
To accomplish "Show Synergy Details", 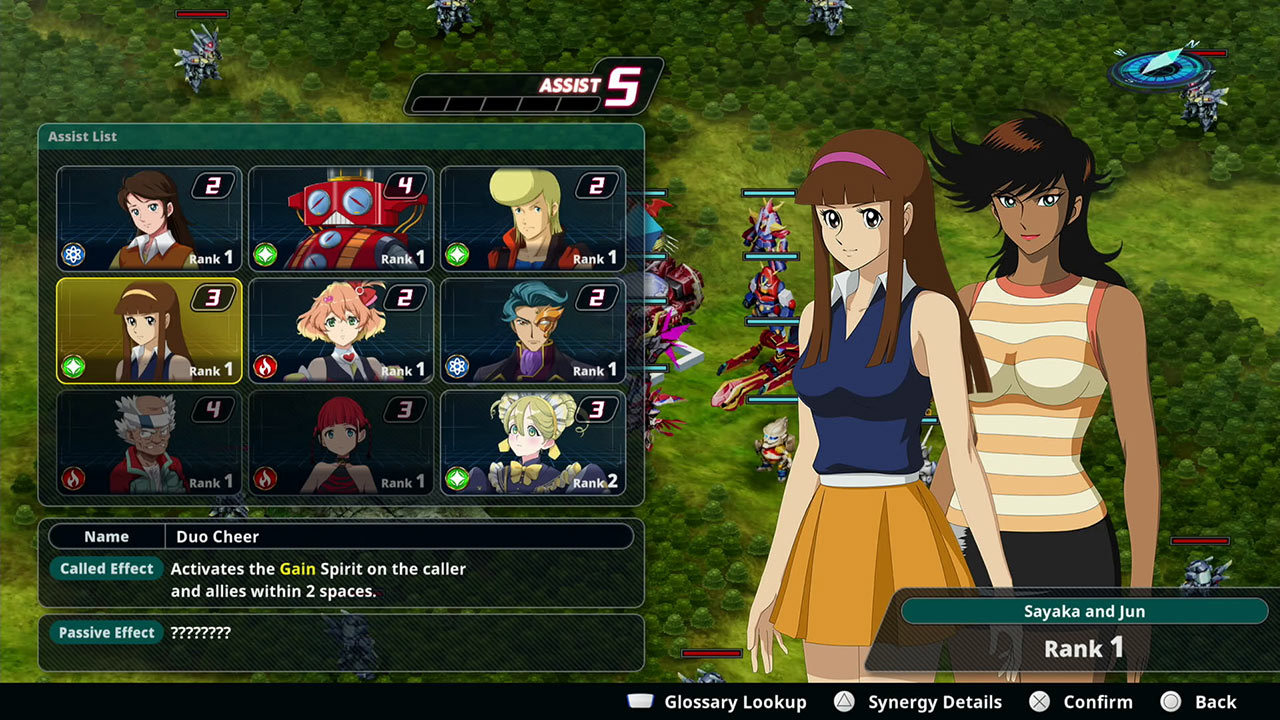I will point(918,702).
